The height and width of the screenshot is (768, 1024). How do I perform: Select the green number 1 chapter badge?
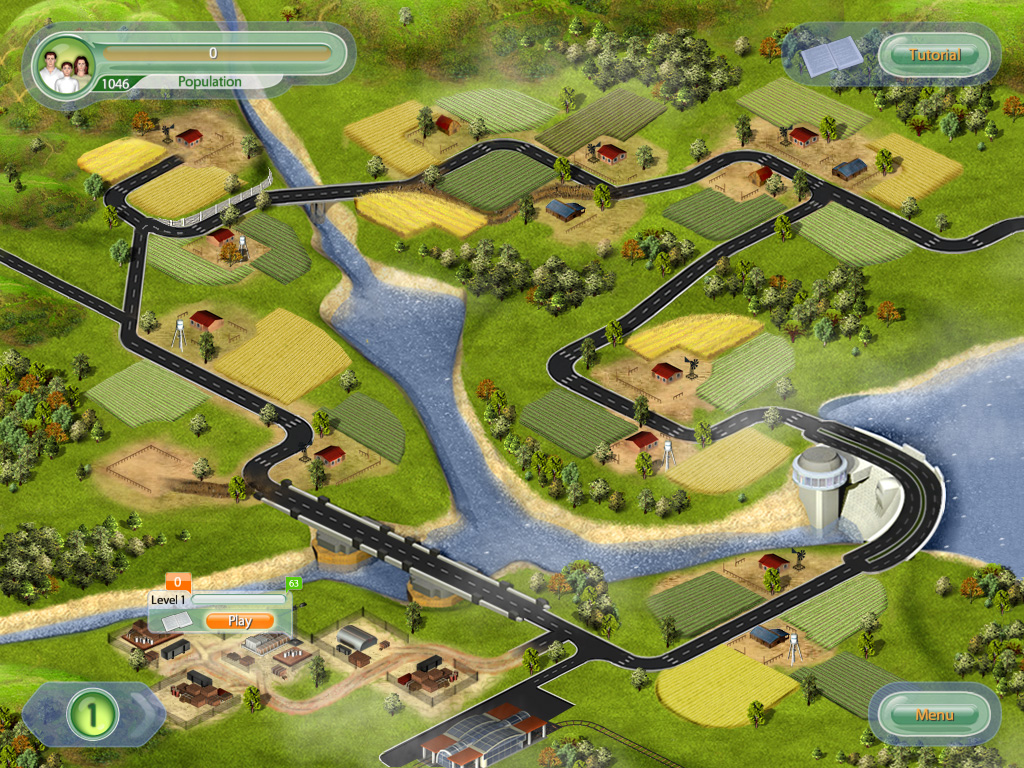pyautogui.click(x=93, y=715)
